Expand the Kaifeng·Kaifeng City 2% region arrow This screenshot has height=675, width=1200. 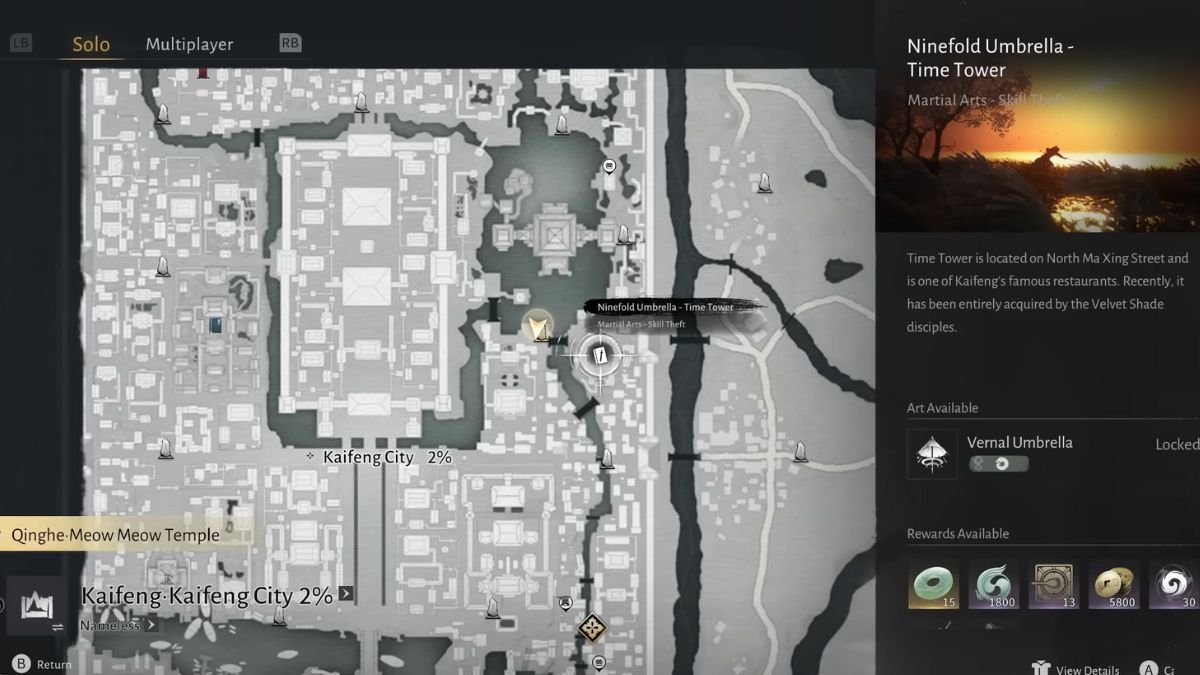tap(346, 594)
